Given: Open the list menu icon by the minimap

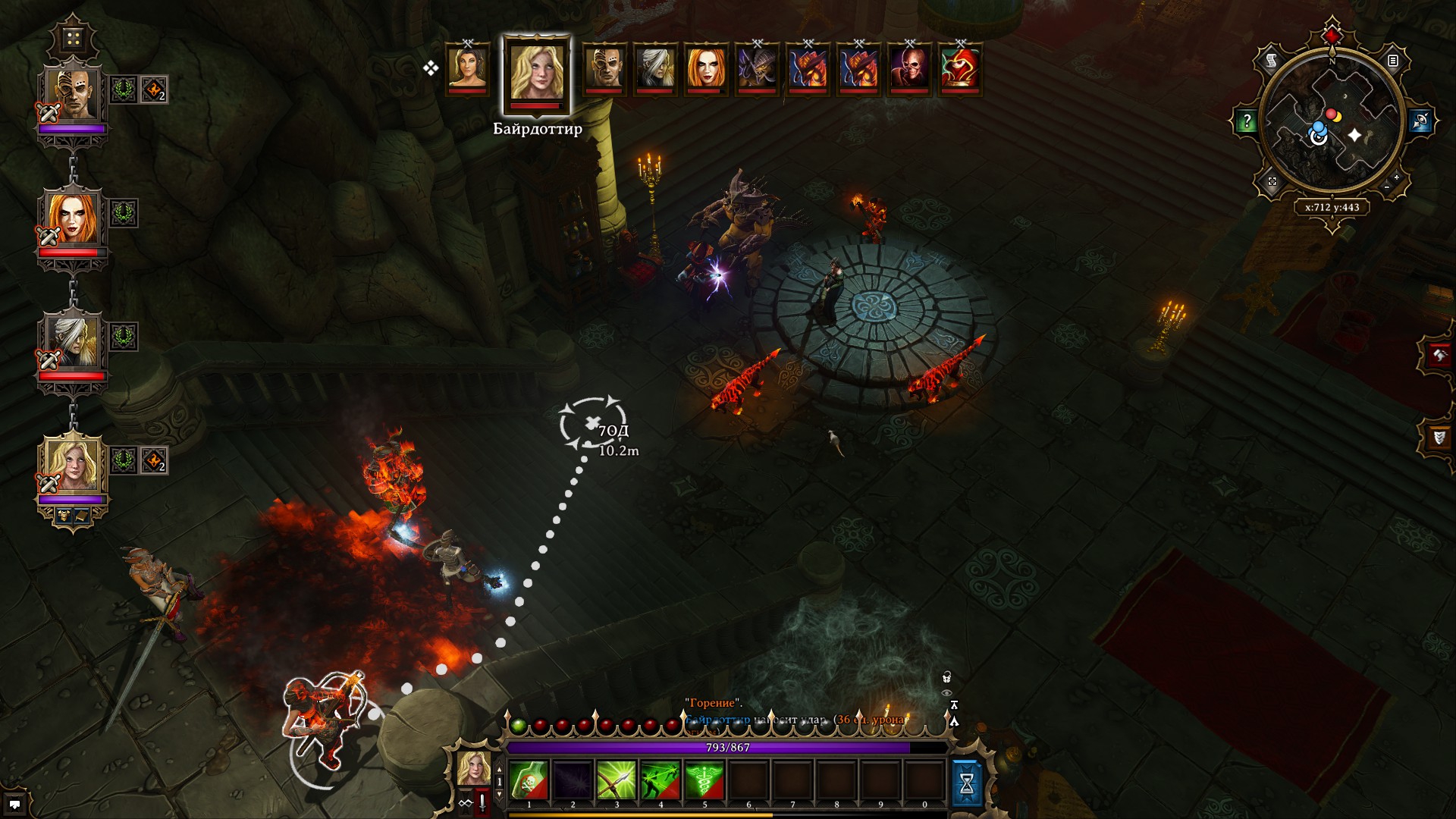Looking at the screenshot, I should point(1393,61).
